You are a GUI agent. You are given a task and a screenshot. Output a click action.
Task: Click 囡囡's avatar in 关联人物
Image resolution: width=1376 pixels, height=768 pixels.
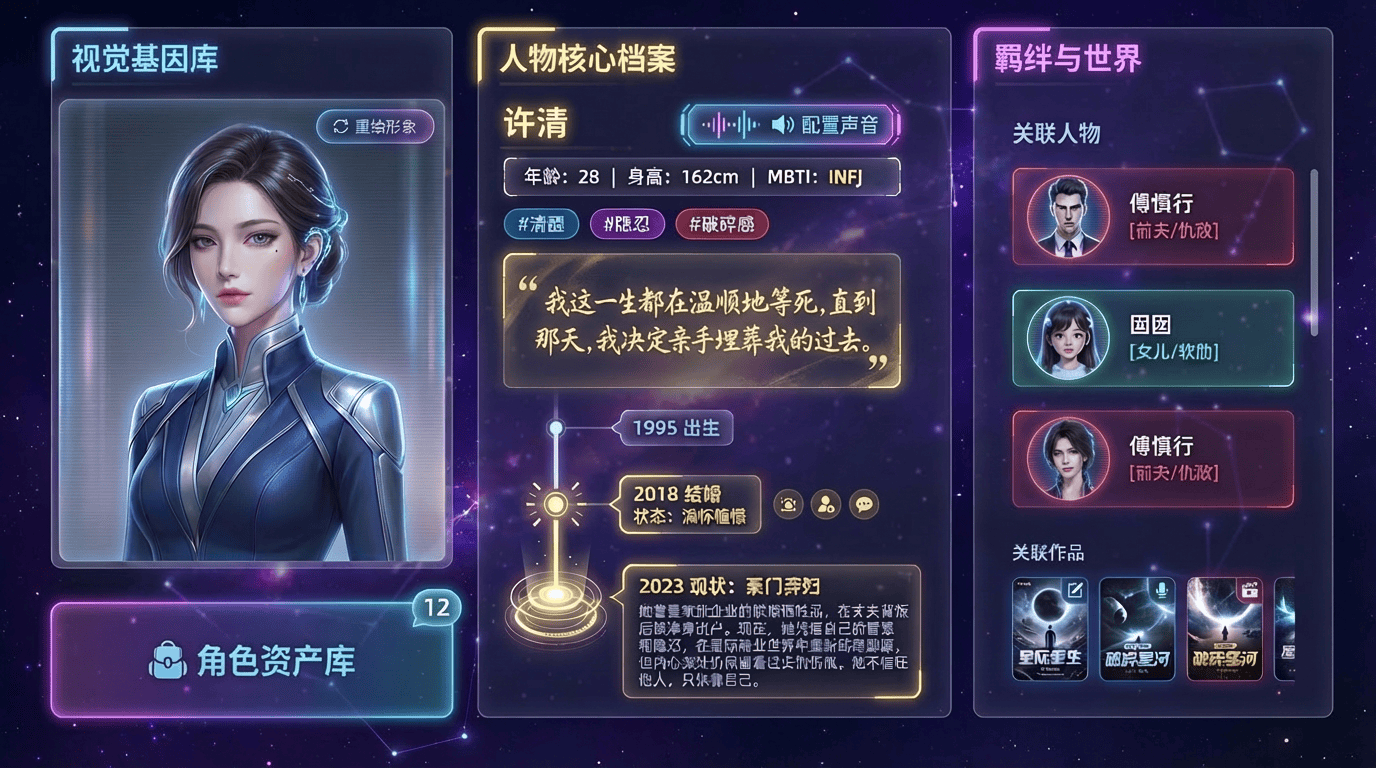pos(1070,337)
